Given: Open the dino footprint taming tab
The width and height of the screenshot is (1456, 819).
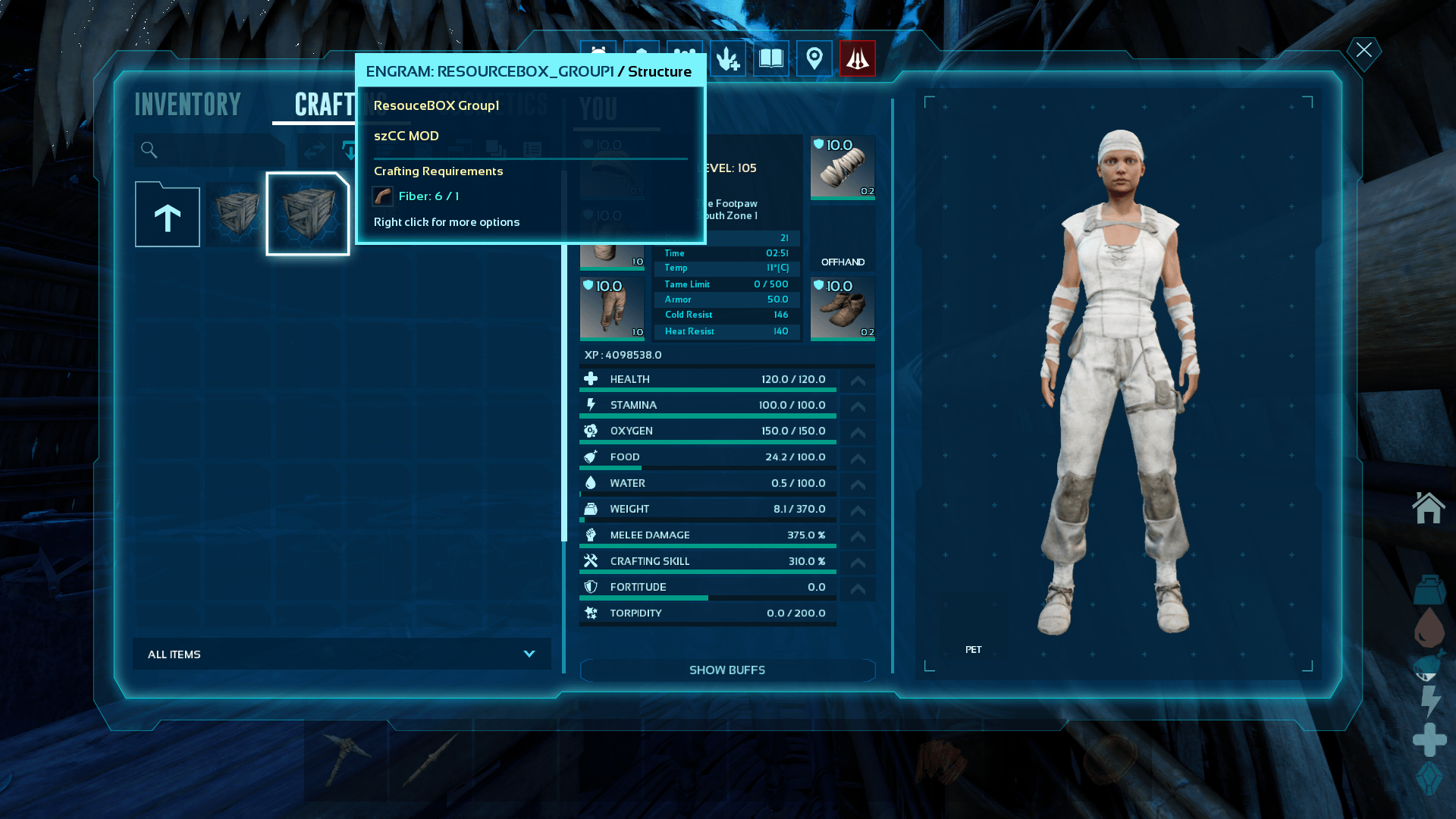Looking at the screenshot, I should click(728, 59).
